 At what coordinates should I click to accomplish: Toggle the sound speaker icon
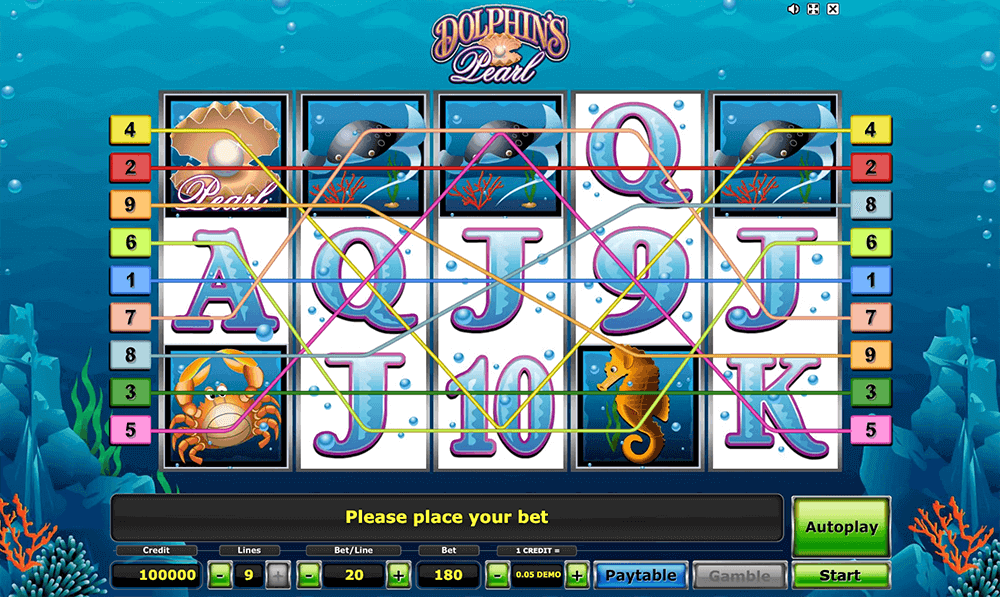(793, 9)
